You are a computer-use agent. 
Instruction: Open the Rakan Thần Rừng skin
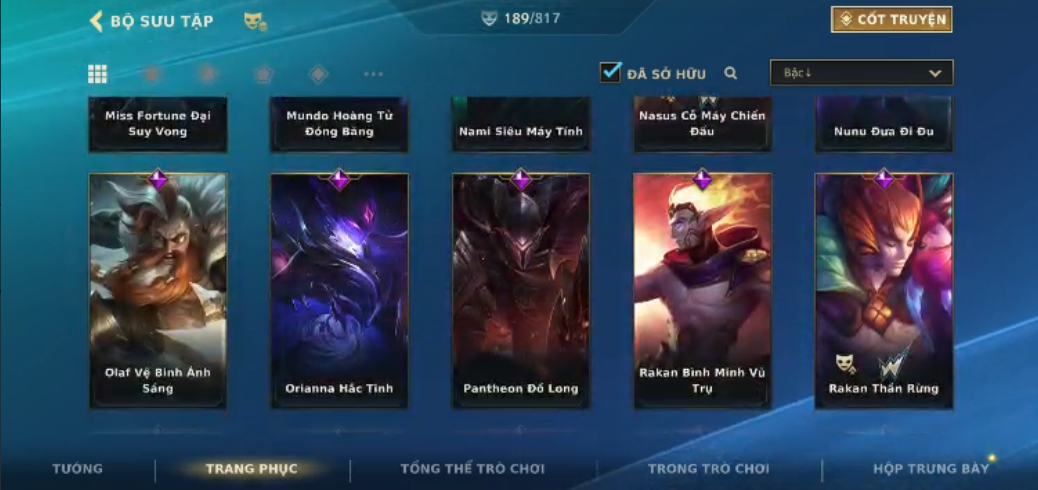point(884,290)
